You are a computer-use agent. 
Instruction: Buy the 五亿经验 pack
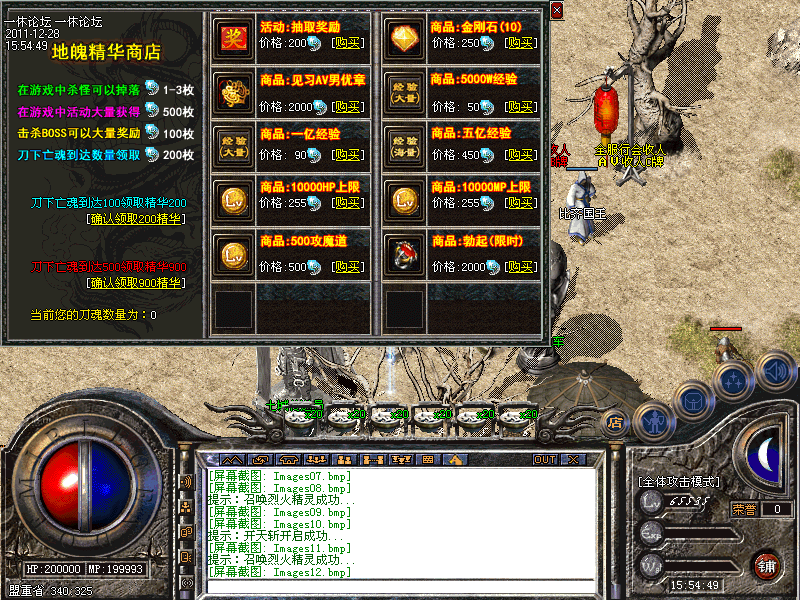tap(518, 155)
